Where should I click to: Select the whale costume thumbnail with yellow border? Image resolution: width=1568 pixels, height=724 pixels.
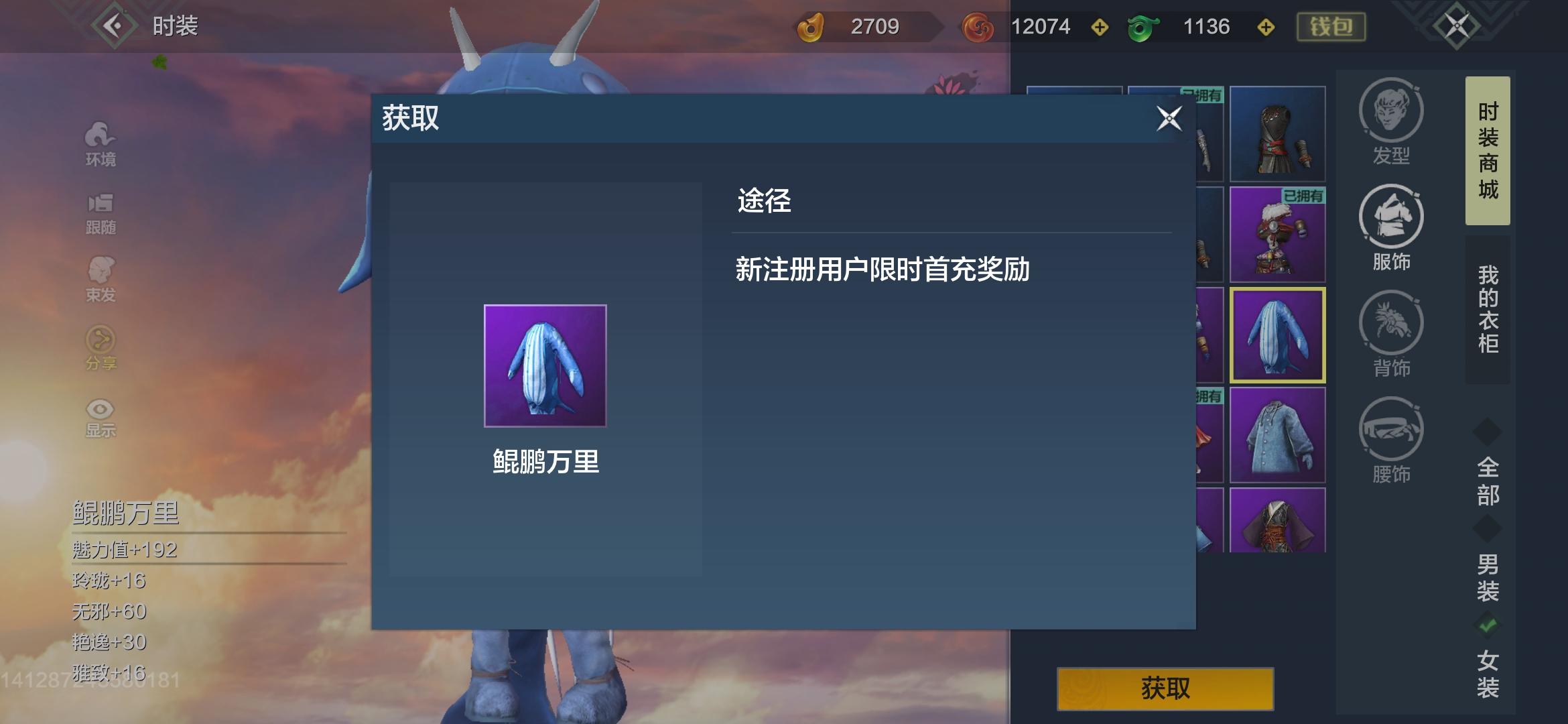(x=1279, y=336)
